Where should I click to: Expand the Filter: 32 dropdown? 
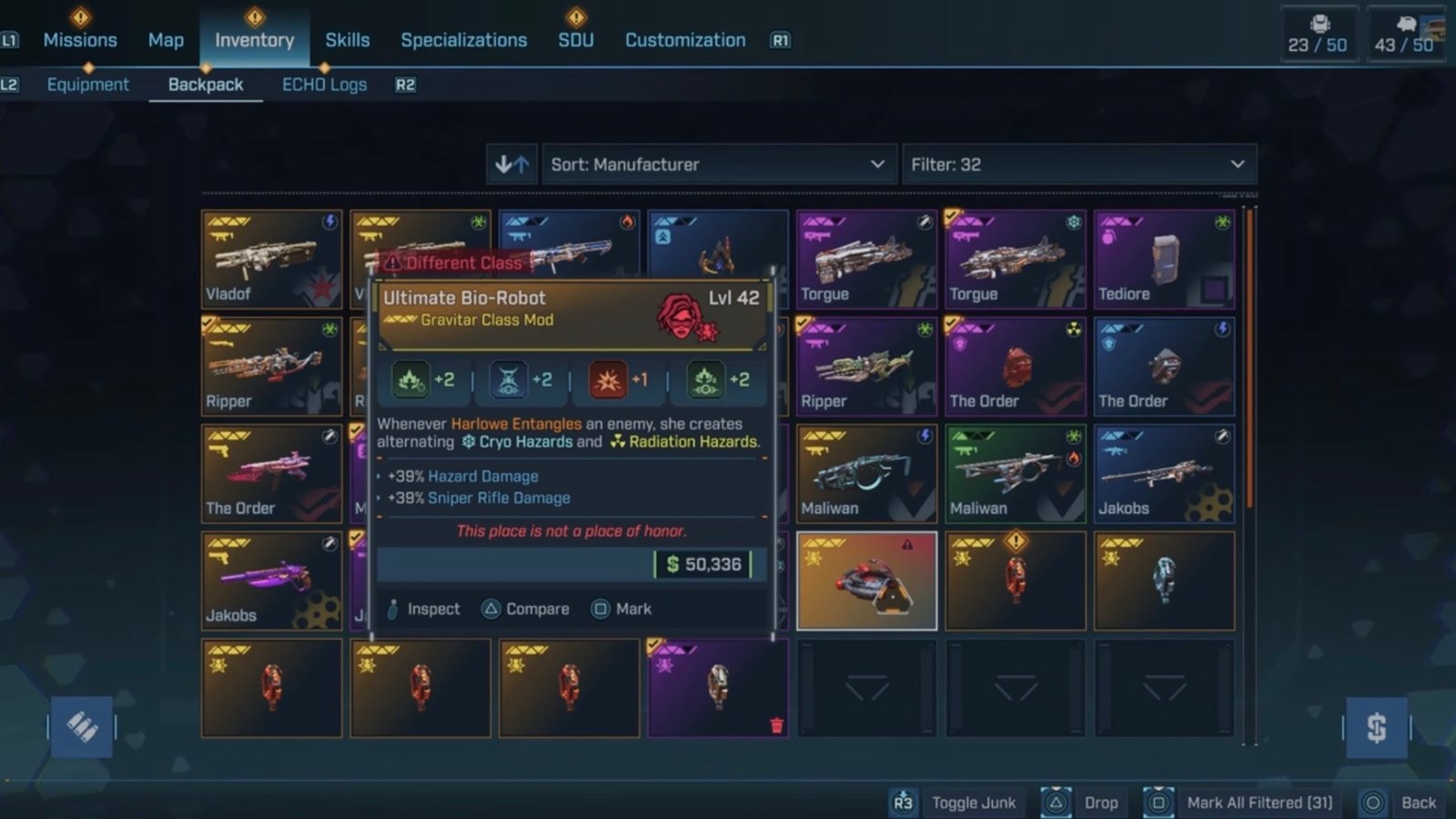1078,165
